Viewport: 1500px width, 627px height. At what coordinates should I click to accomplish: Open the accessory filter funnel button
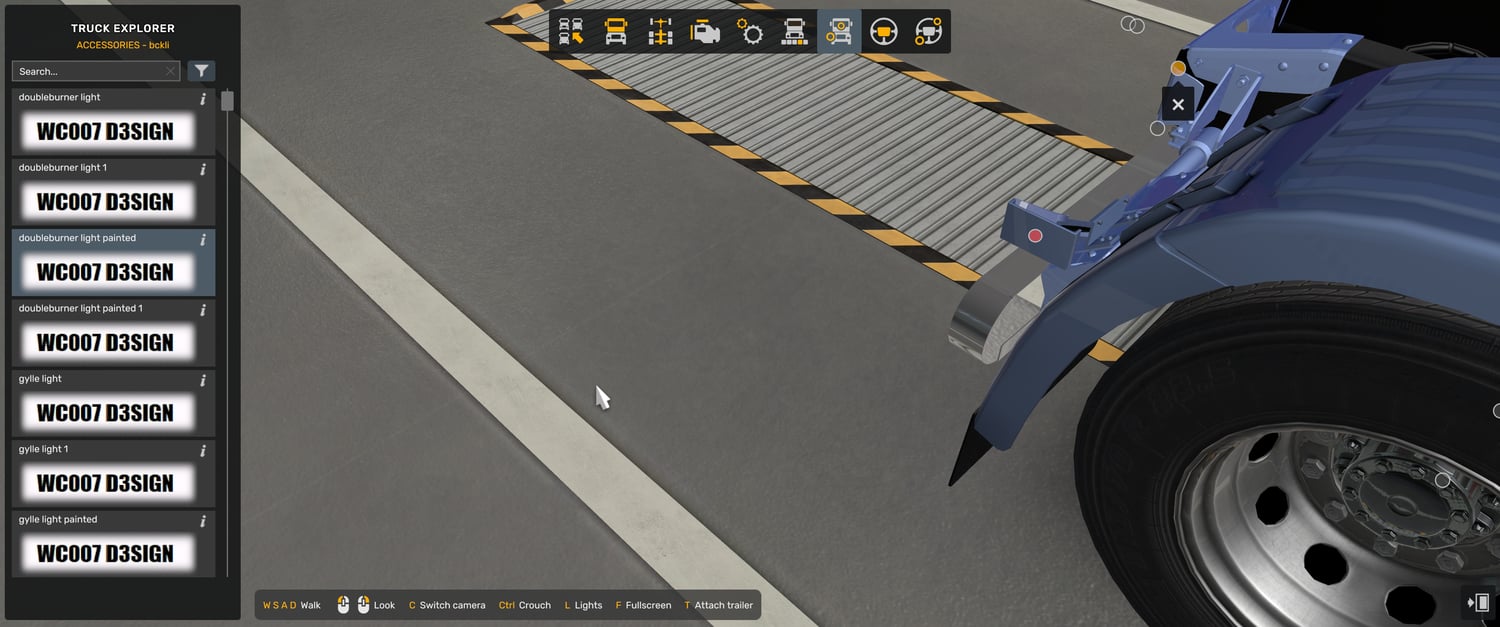tap(202, 71)
